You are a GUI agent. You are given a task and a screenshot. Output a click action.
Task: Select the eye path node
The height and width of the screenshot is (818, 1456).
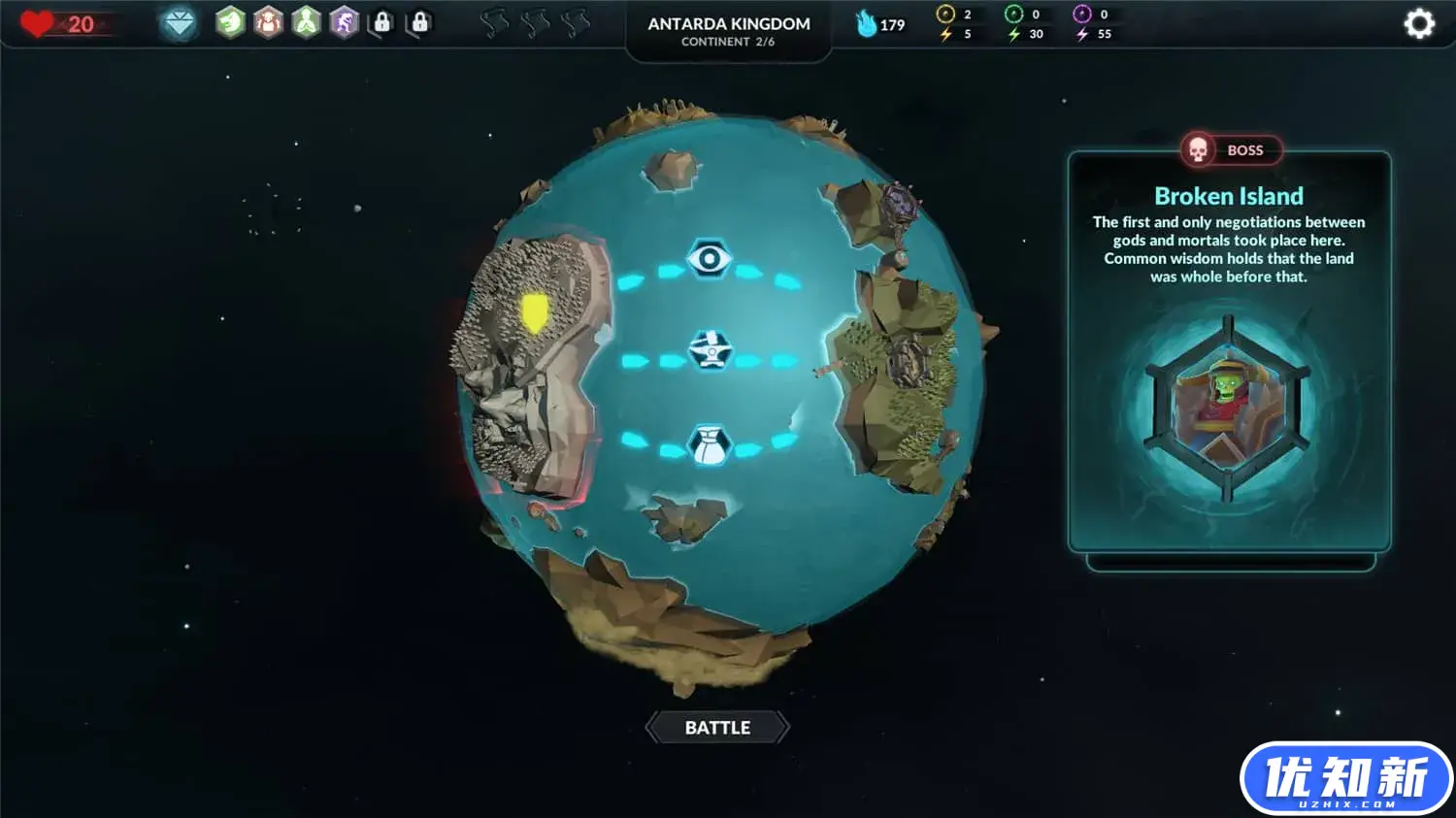point(710,259)
